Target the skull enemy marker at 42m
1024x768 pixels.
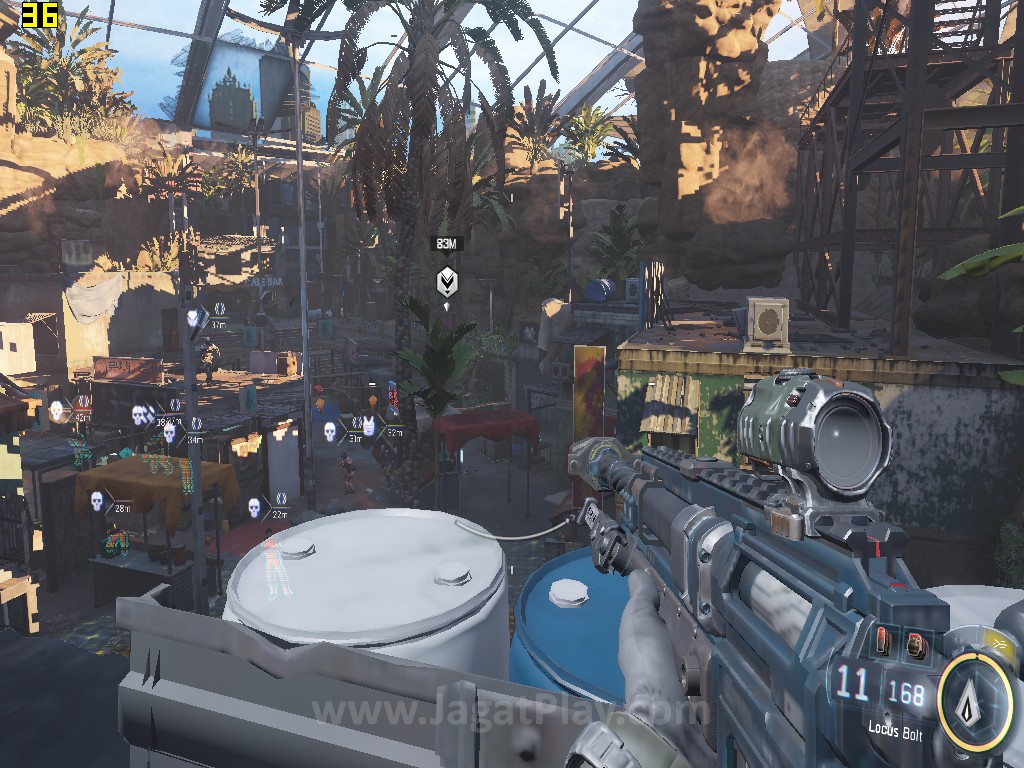[57, 409]
